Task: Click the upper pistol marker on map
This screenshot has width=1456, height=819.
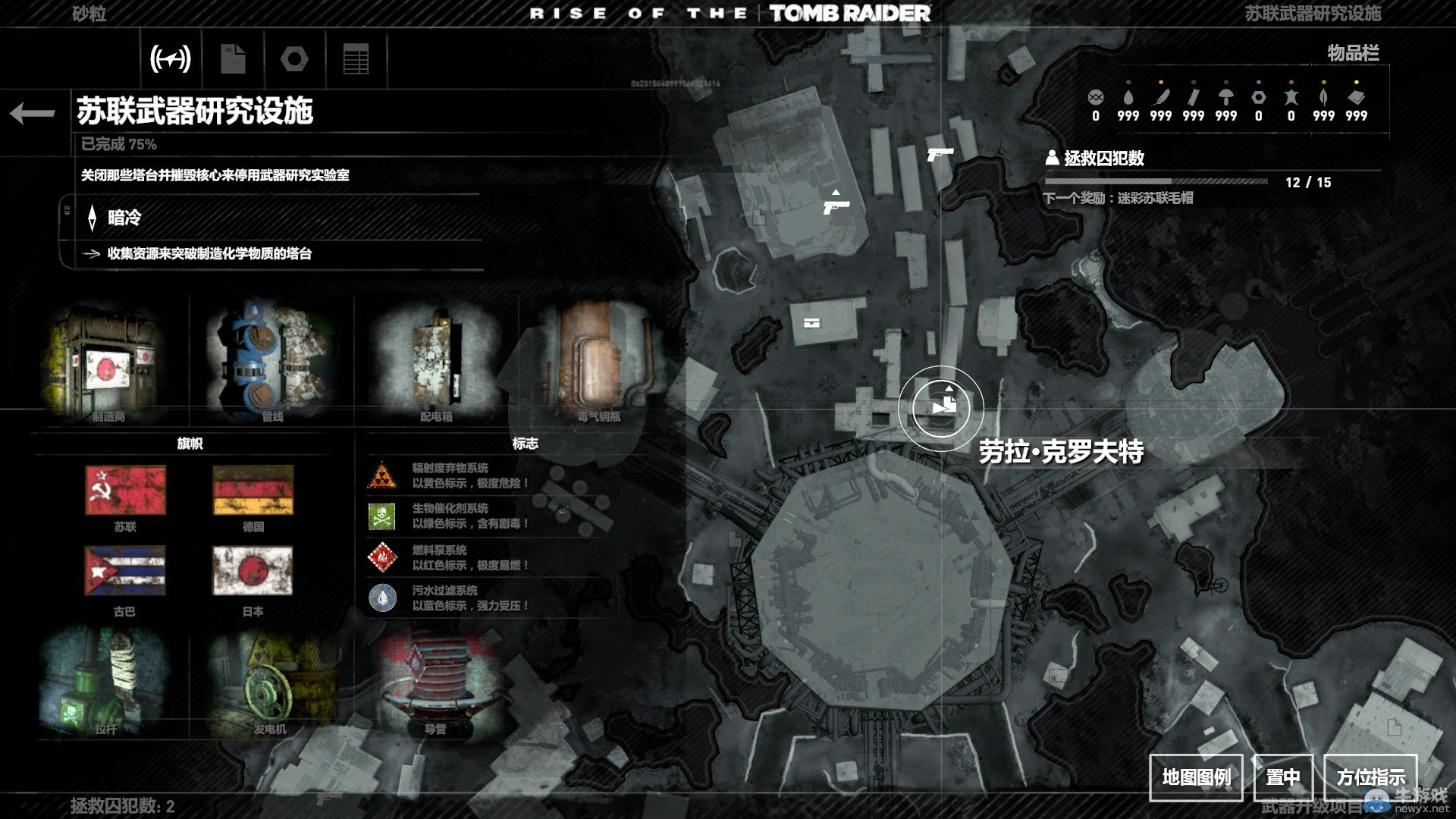Action: pyautogui.click(x=940, y=155)
